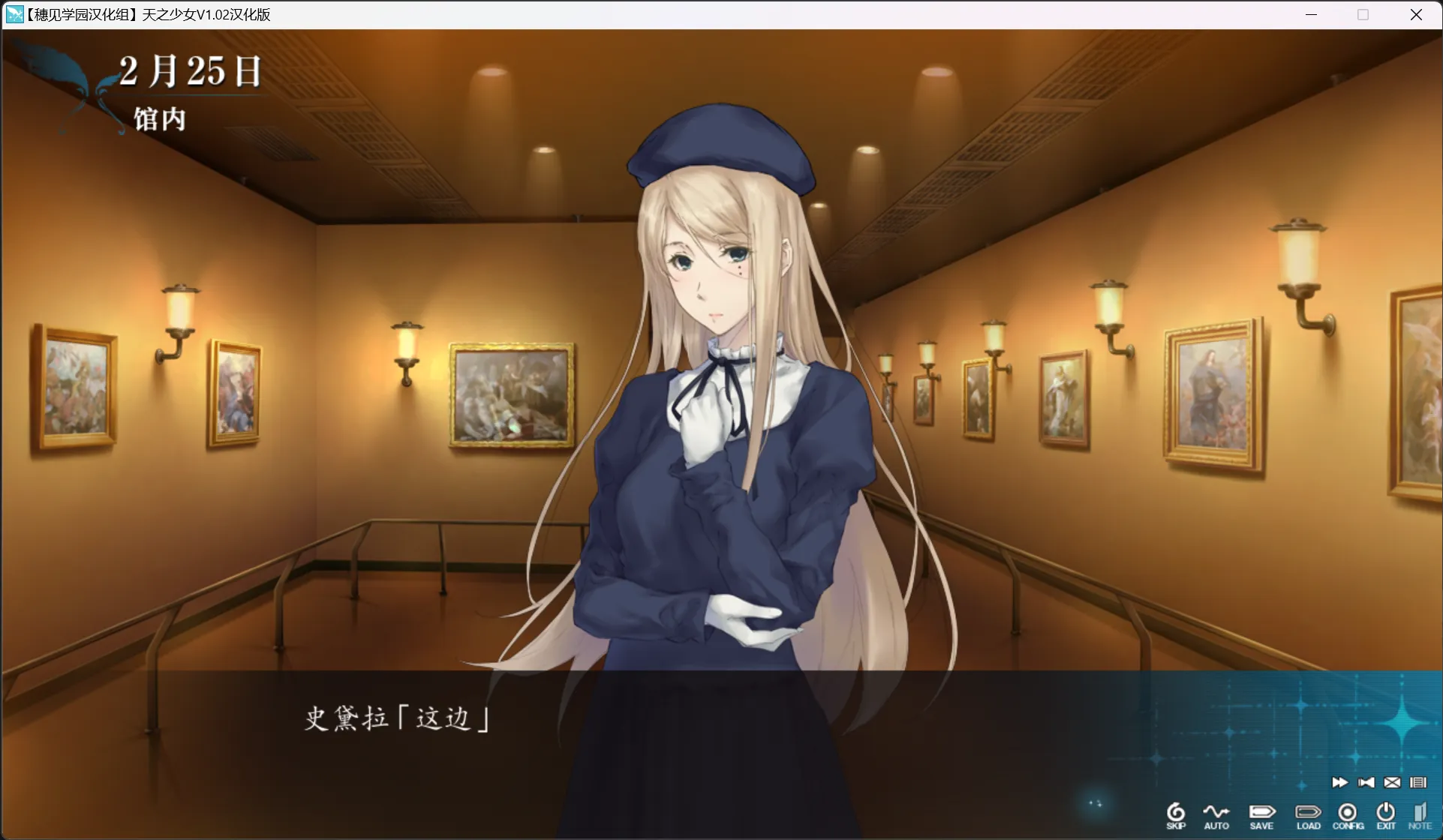Click the game icon in the title bar
This screenshot has width=1443, height=840.
pyautogui.click(x=14, y=14)
